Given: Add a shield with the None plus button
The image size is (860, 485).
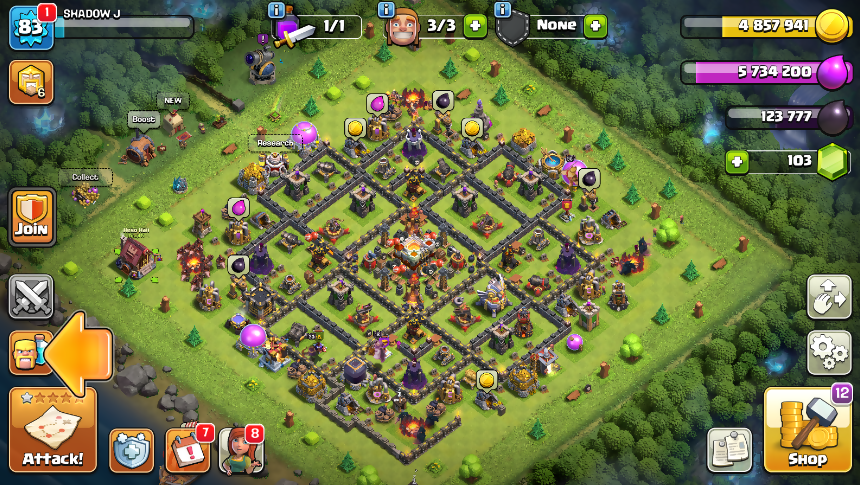Looking at the screenshot, I should point(595,26).
